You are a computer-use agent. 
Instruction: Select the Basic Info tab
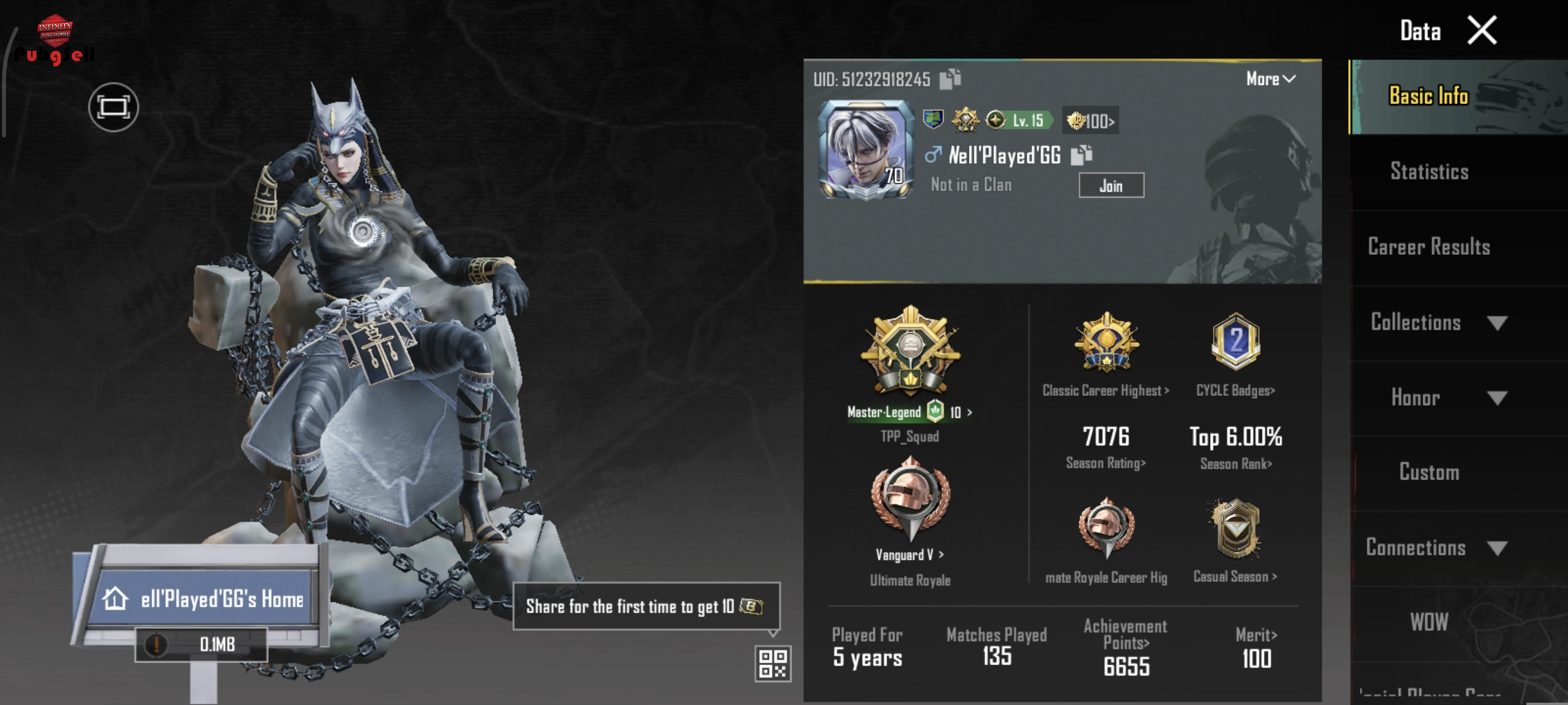(x=1429, y=96)
